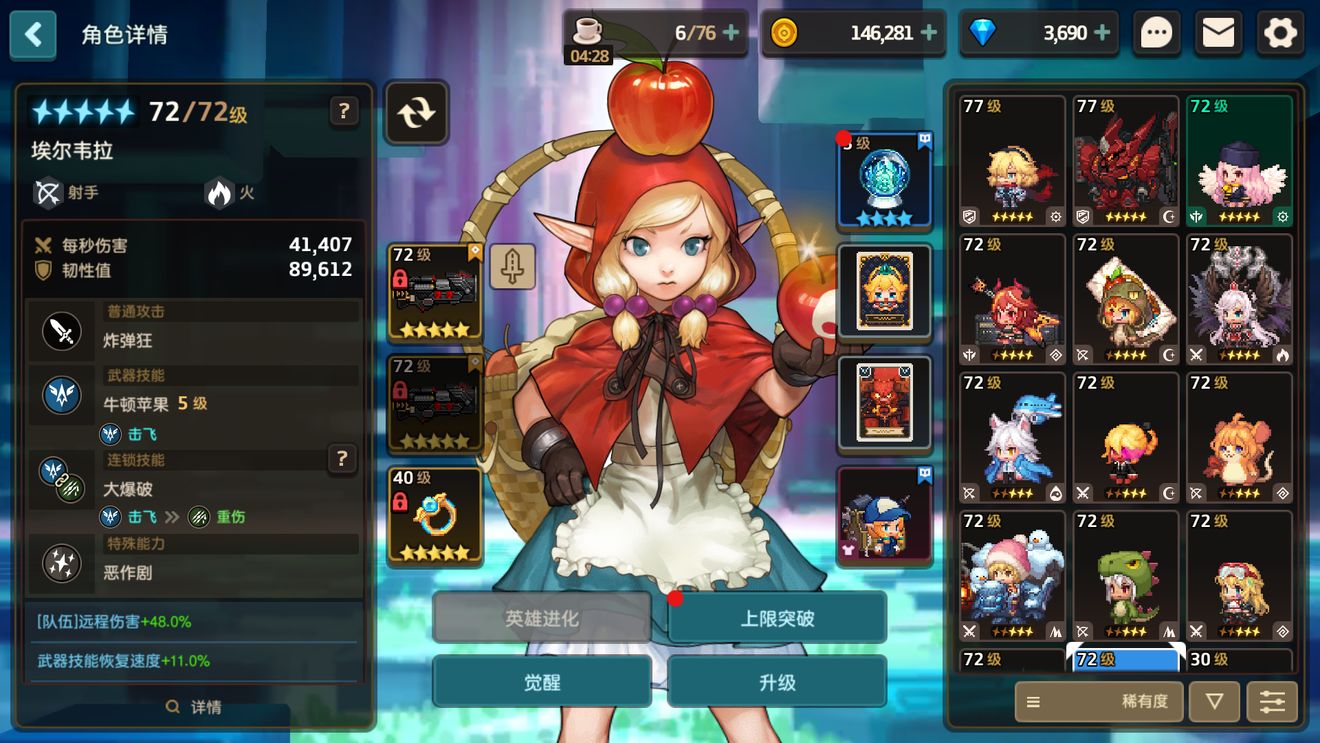
Task: Pick the green dinosaur costume hero
Action: [x=1125, y=577]
